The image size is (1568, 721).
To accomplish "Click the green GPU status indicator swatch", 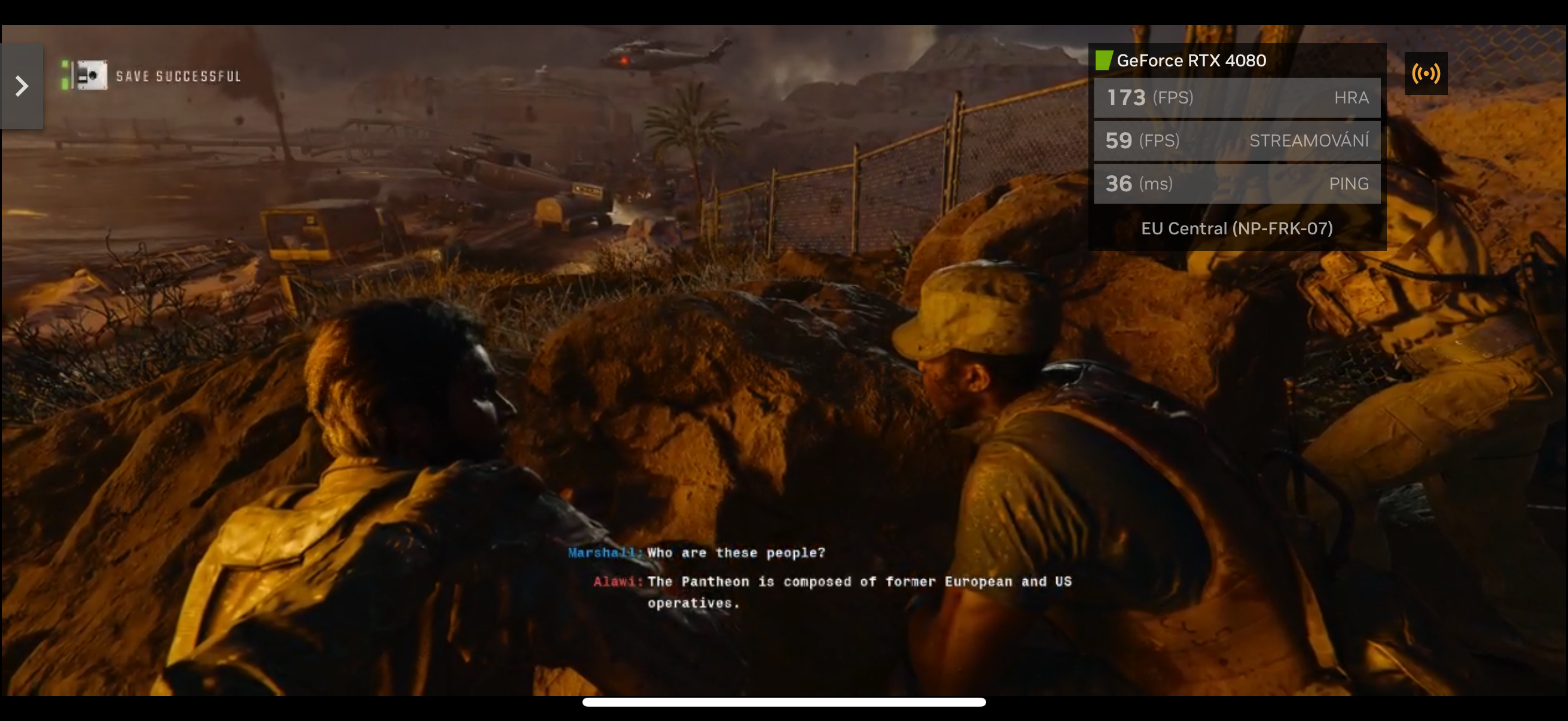I will pyautogui.click(x=1105, y=60).
